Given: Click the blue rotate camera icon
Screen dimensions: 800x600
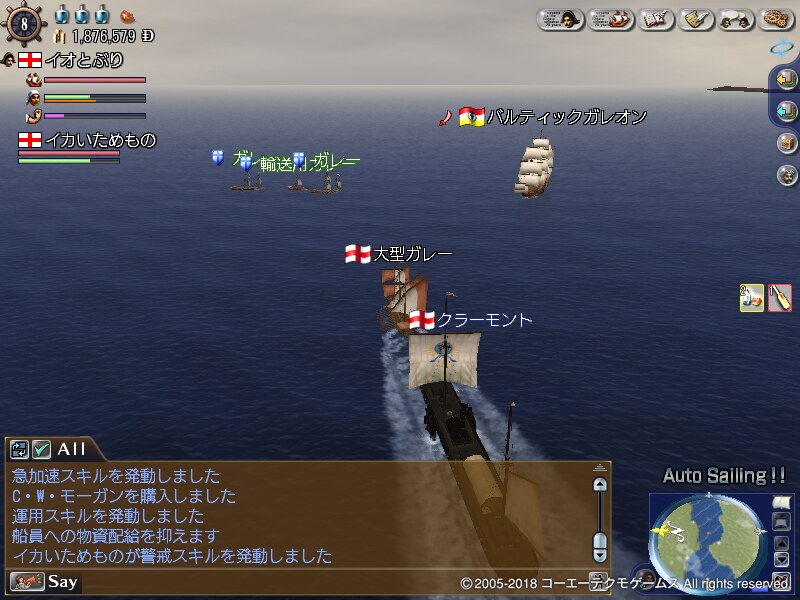Looking at the screenshot, I should pos(780,47).
